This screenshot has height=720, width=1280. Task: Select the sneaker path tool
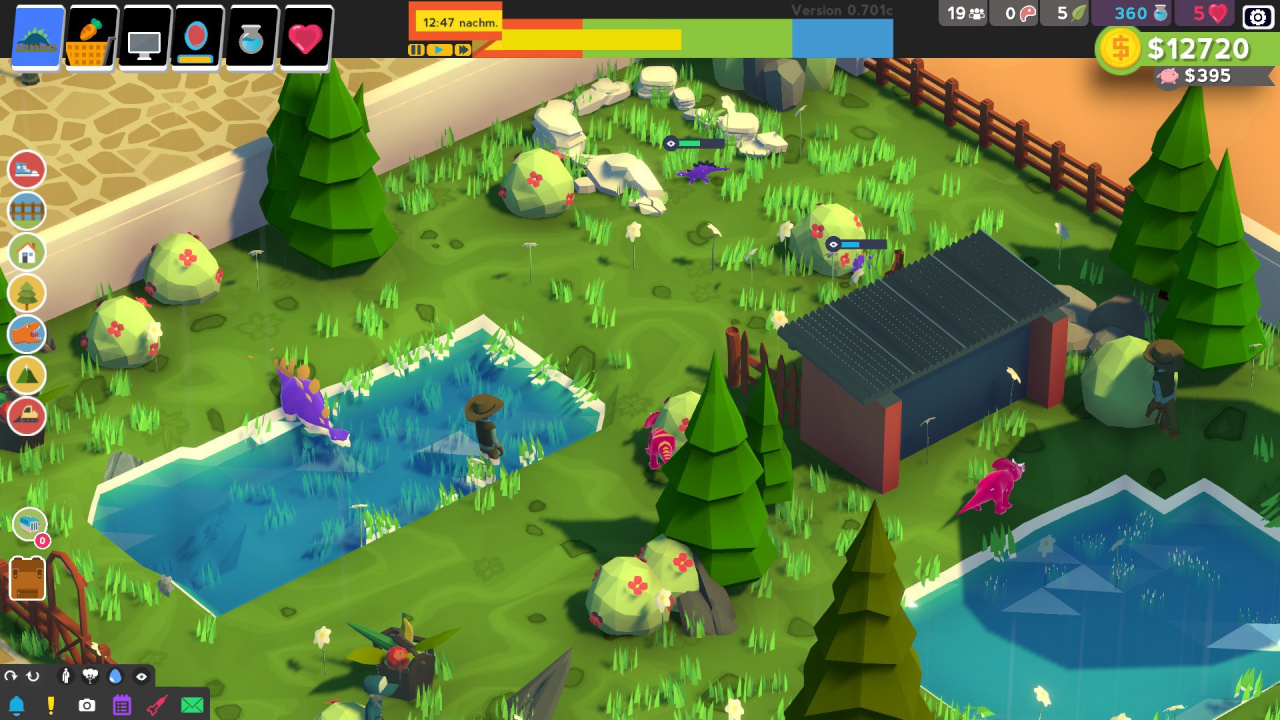coord(27,170)
